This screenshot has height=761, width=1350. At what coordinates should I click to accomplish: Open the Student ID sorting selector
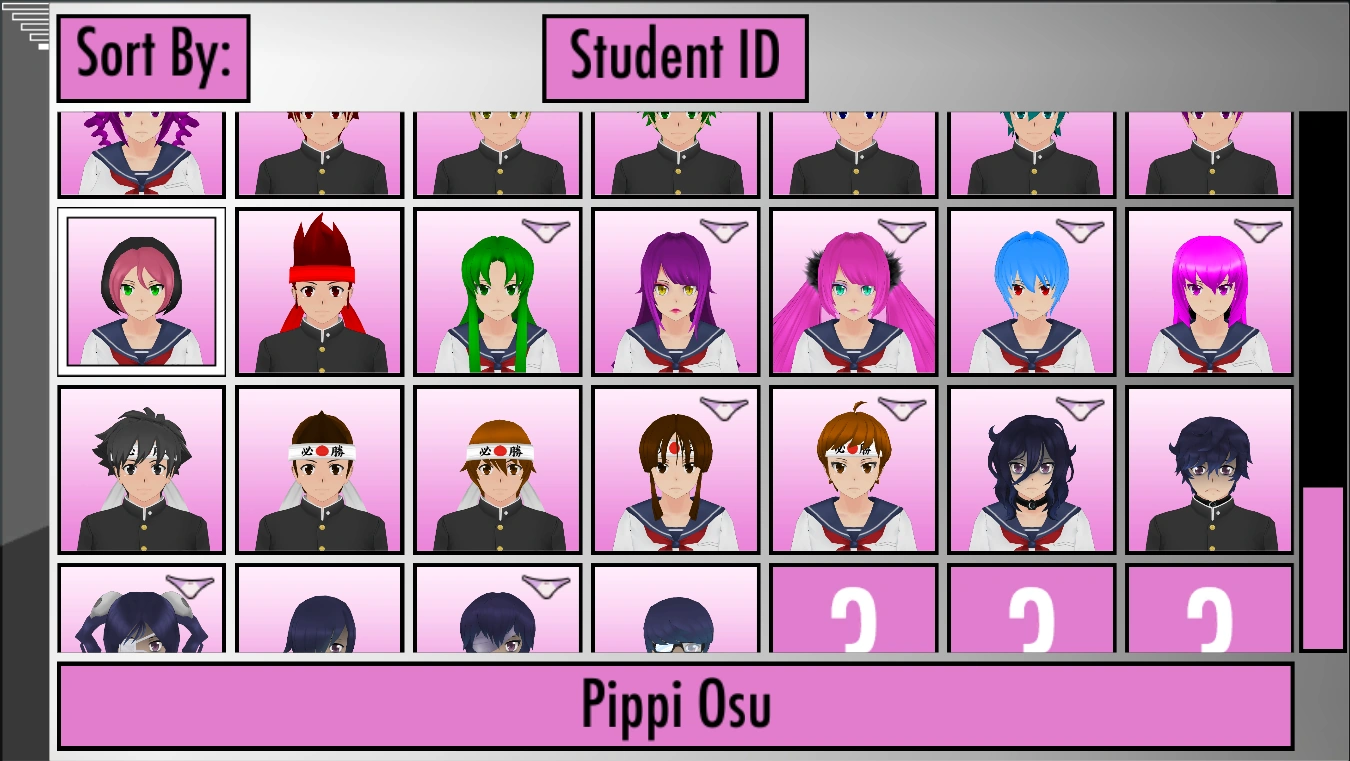point(674,55)
